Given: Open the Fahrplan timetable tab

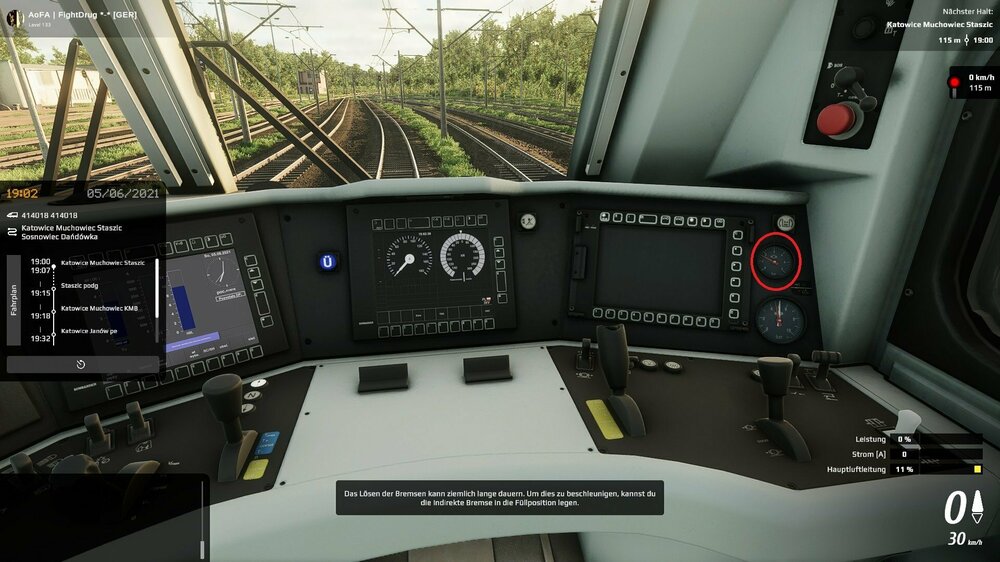Looking at the screenshot, I should point(14,300).
